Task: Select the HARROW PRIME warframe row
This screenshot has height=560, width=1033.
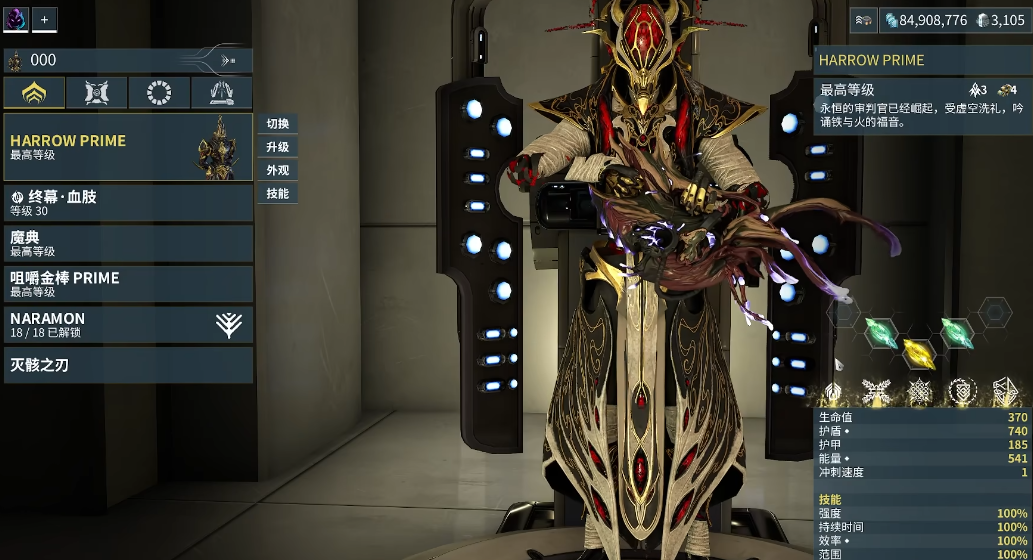Action: [128, 147]
